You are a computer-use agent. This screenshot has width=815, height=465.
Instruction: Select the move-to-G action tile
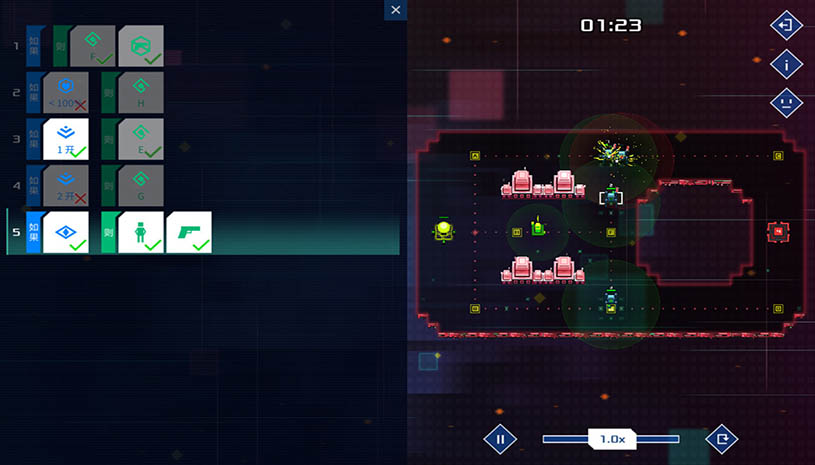click(x=140, y=186)
